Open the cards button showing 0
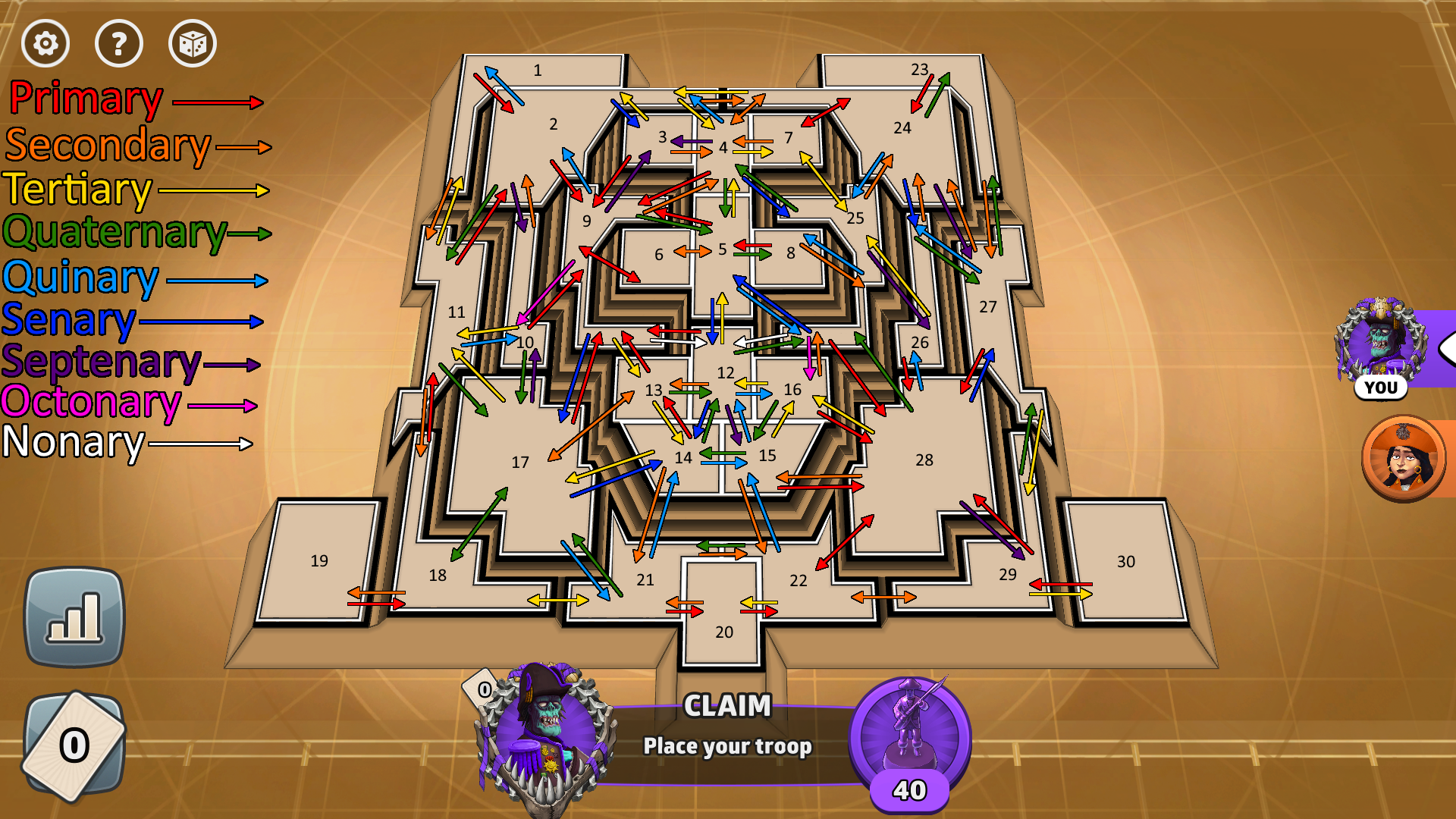Viewport: 1456px width, 819px height. point(74,745)
